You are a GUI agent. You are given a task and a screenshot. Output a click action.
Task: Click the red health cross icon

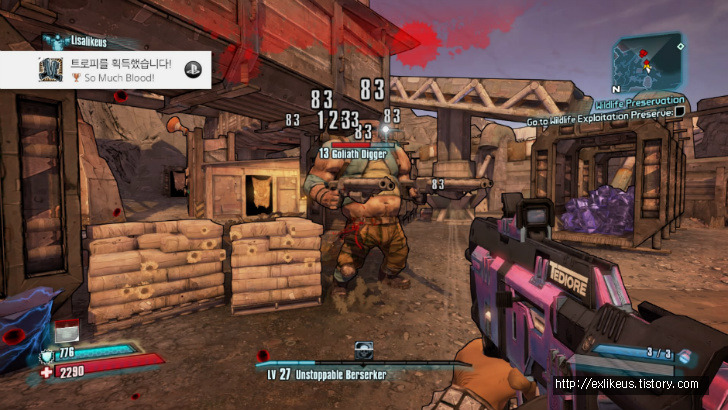coord(45,372)
